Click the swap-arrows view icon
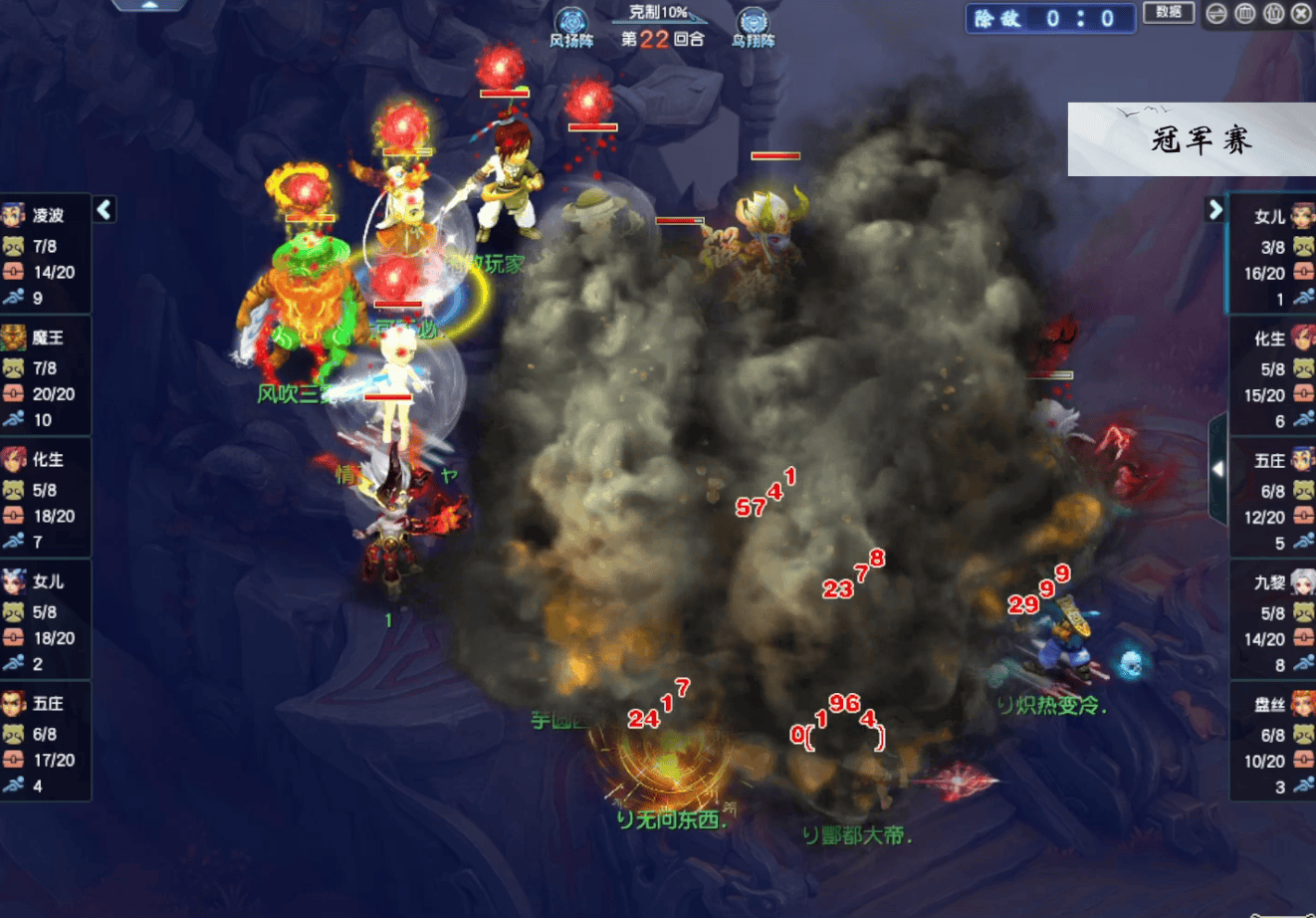 [1216, 14]
